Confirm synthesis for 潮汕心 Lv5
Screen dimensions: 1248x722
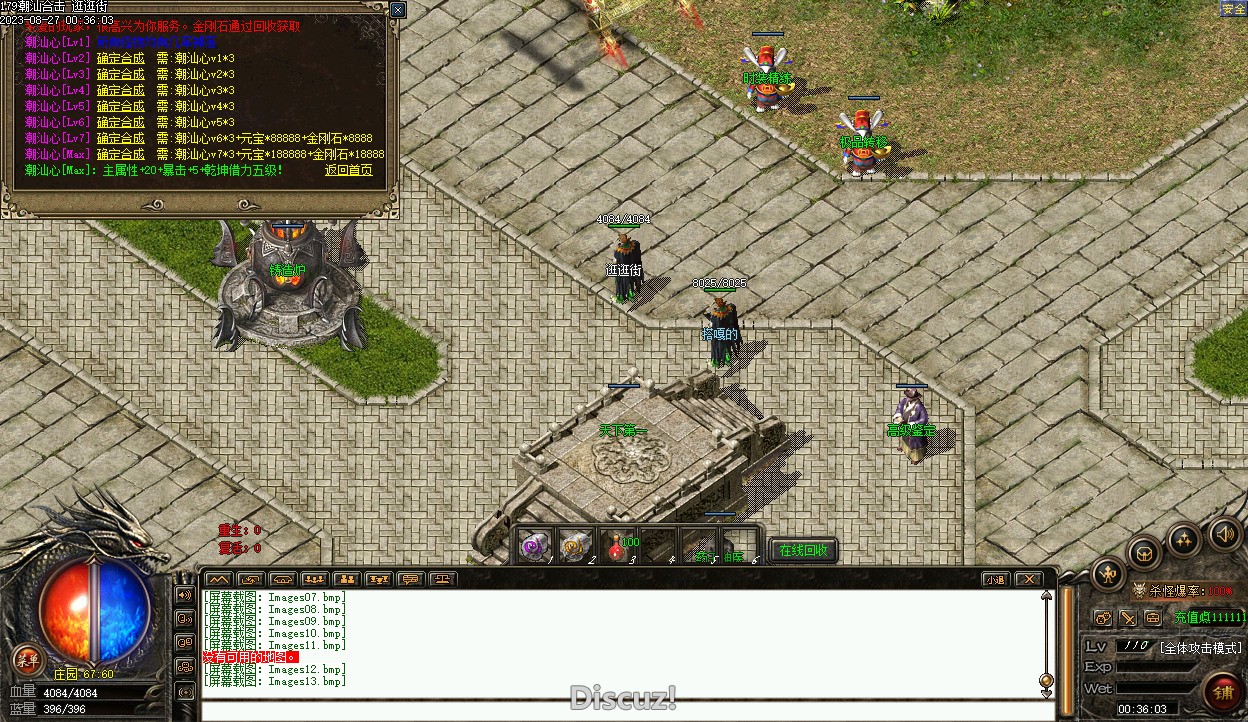(x=120, y=106)
